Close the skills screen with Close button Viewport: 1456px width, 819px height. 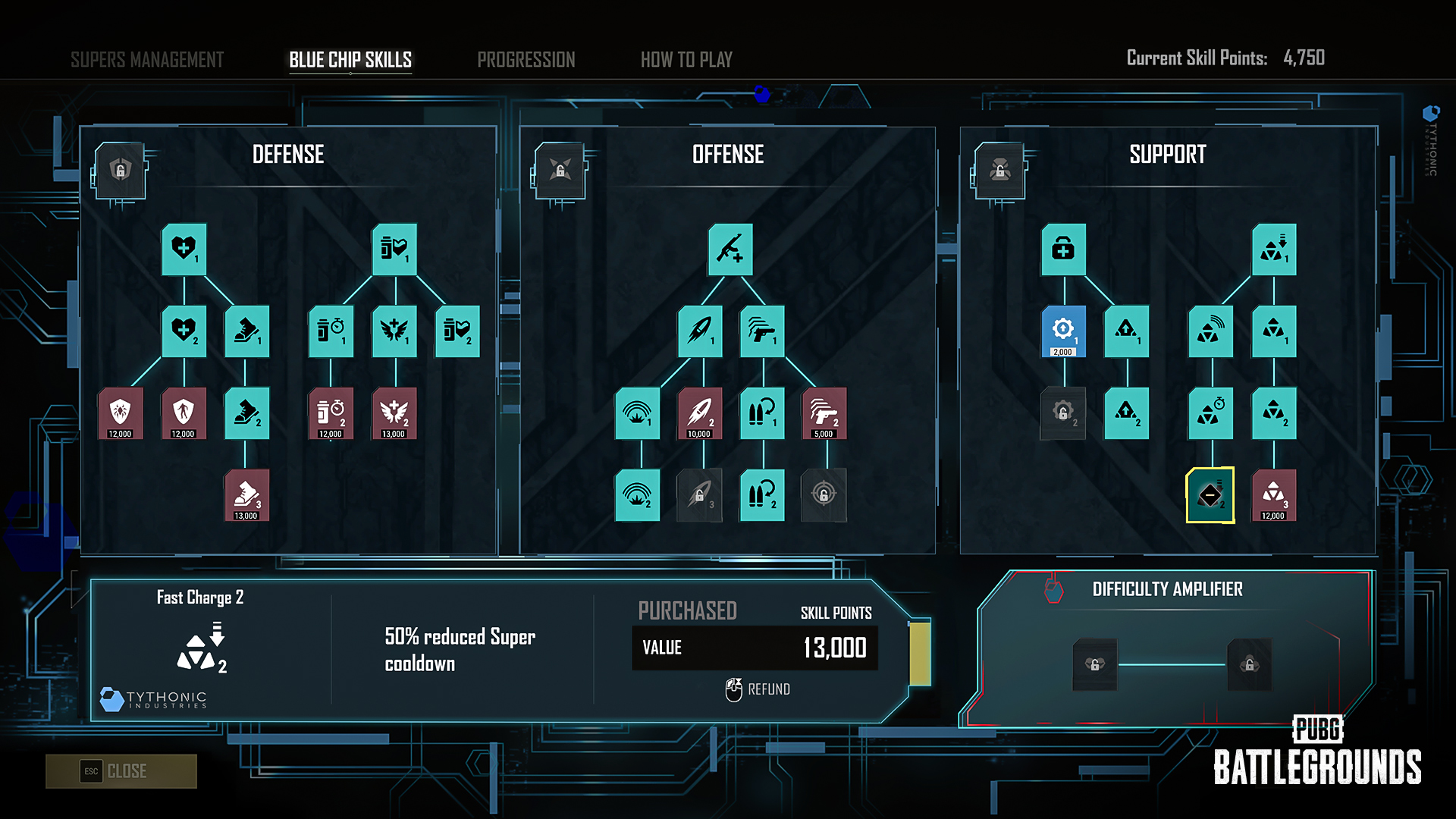121,771
